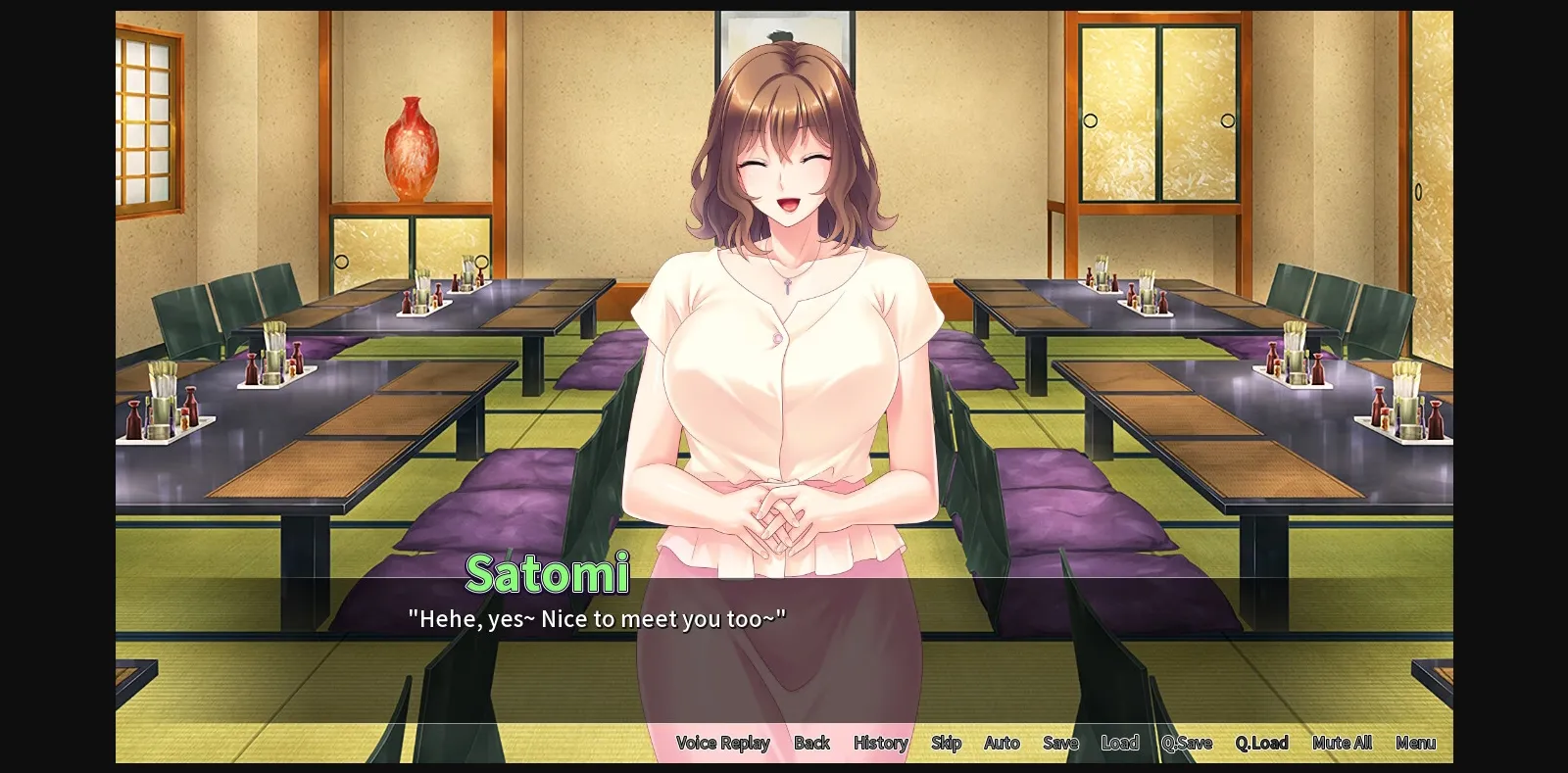
Task: Go Back to the previous line
Action: (x=812, y=743)
